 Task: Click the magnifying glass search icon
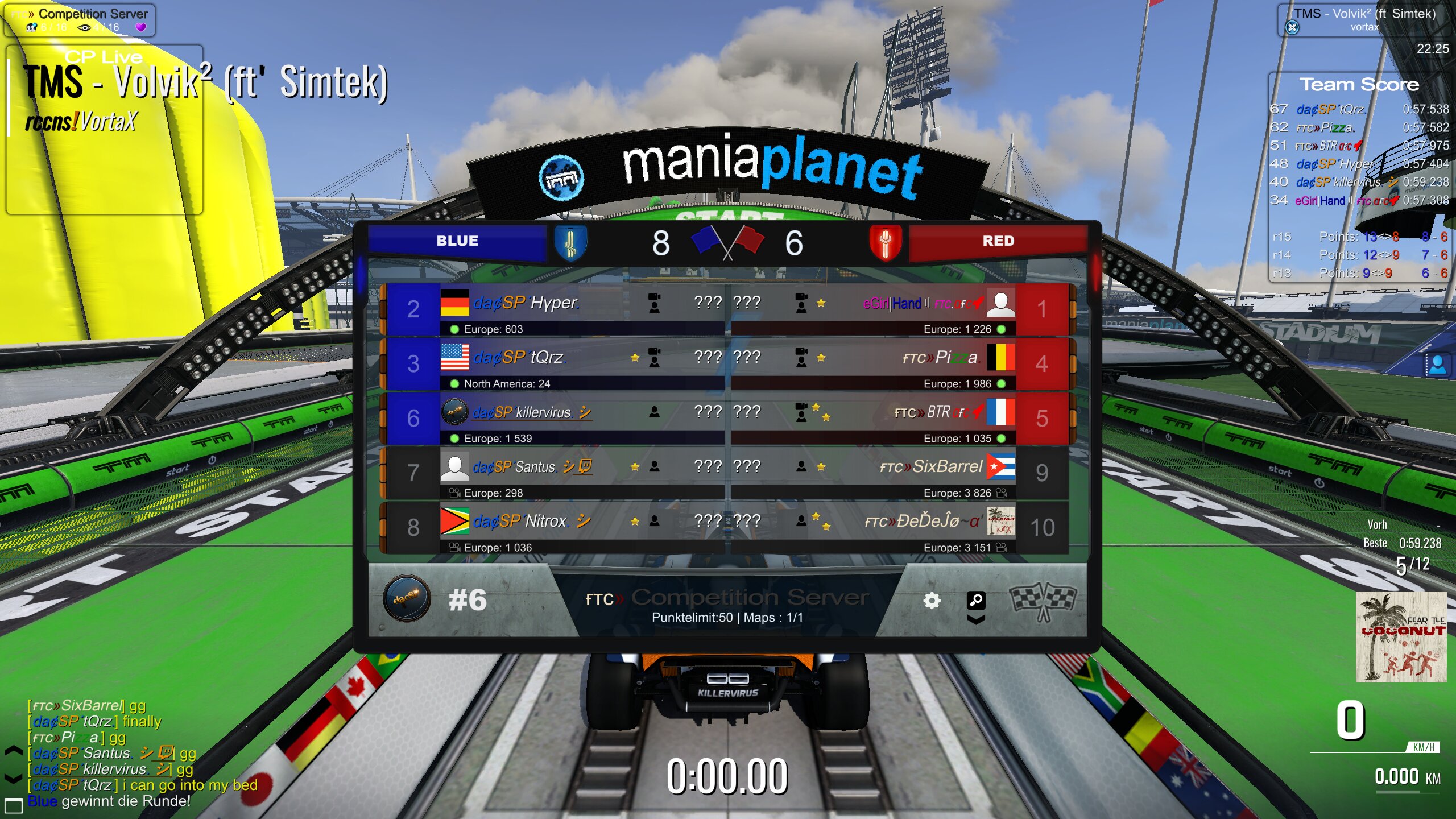(x=975, y=599)
